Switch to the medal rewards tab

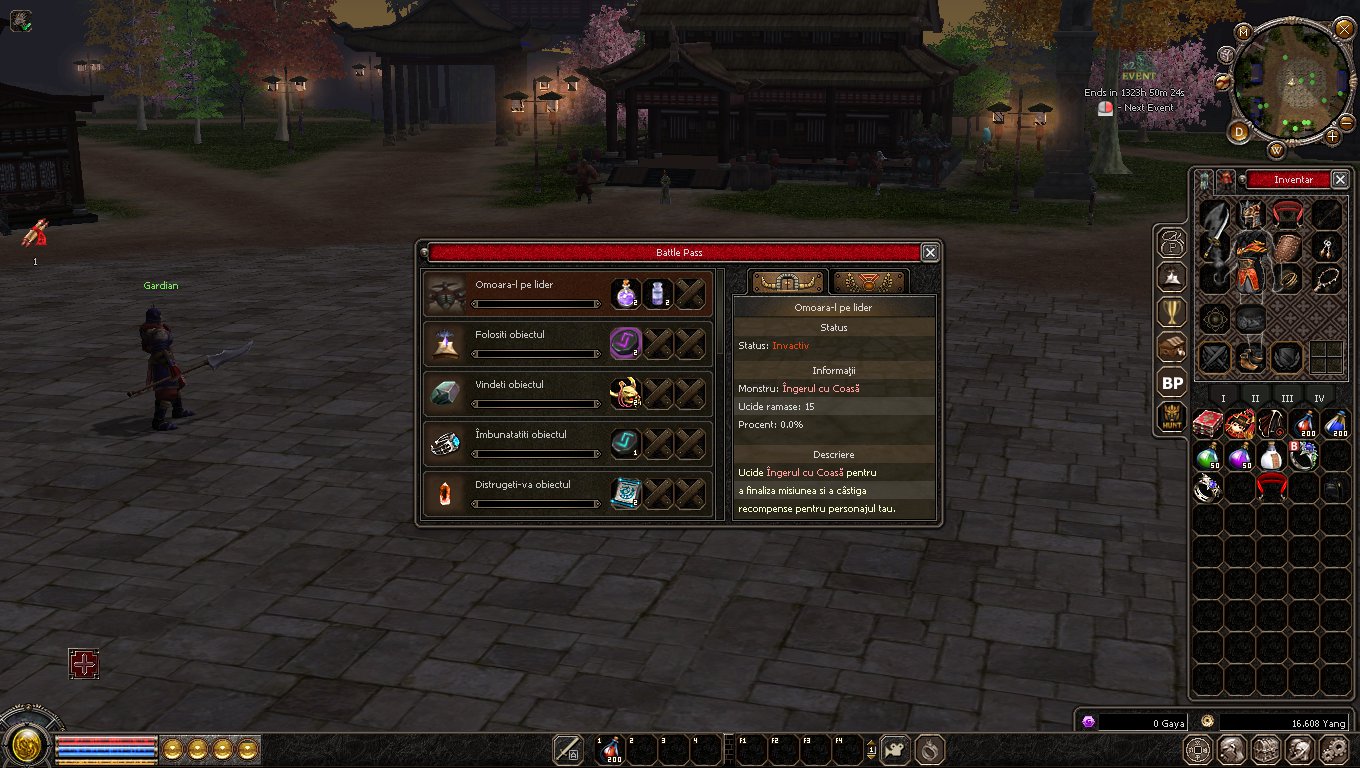[868, 282]
